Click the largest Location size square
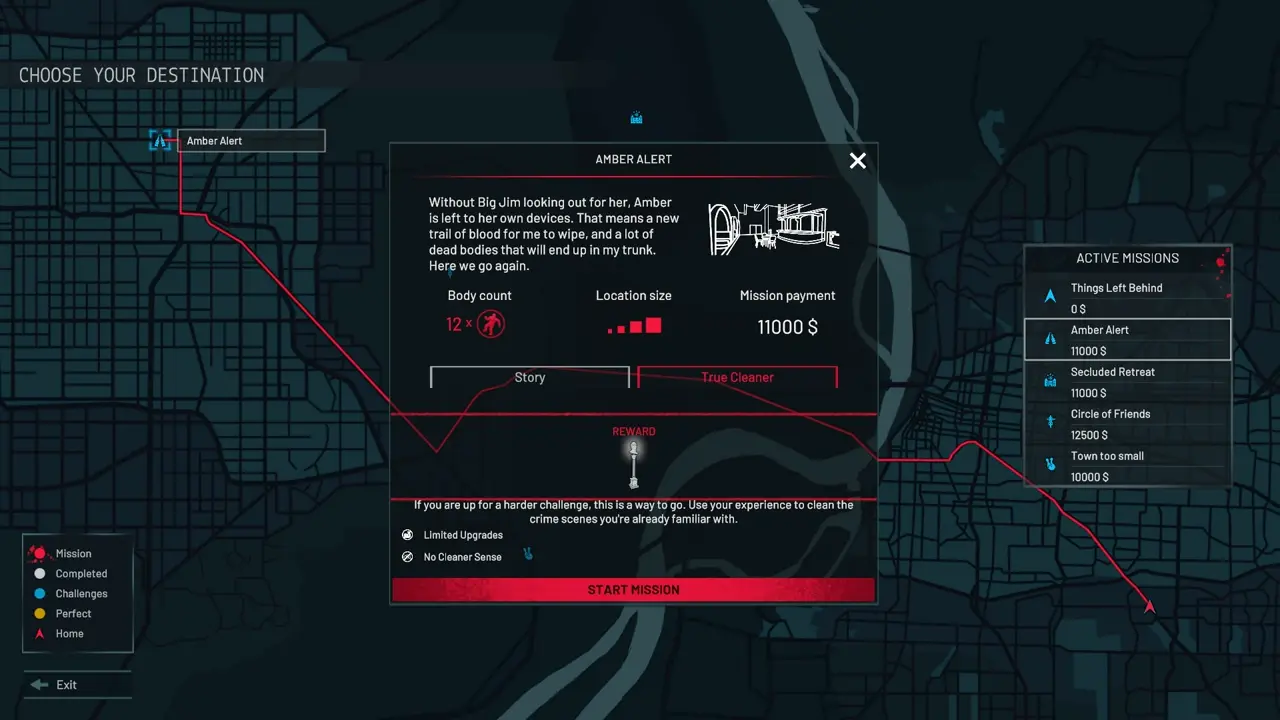This screenshot has height=720, width=1280. (652, 323)
